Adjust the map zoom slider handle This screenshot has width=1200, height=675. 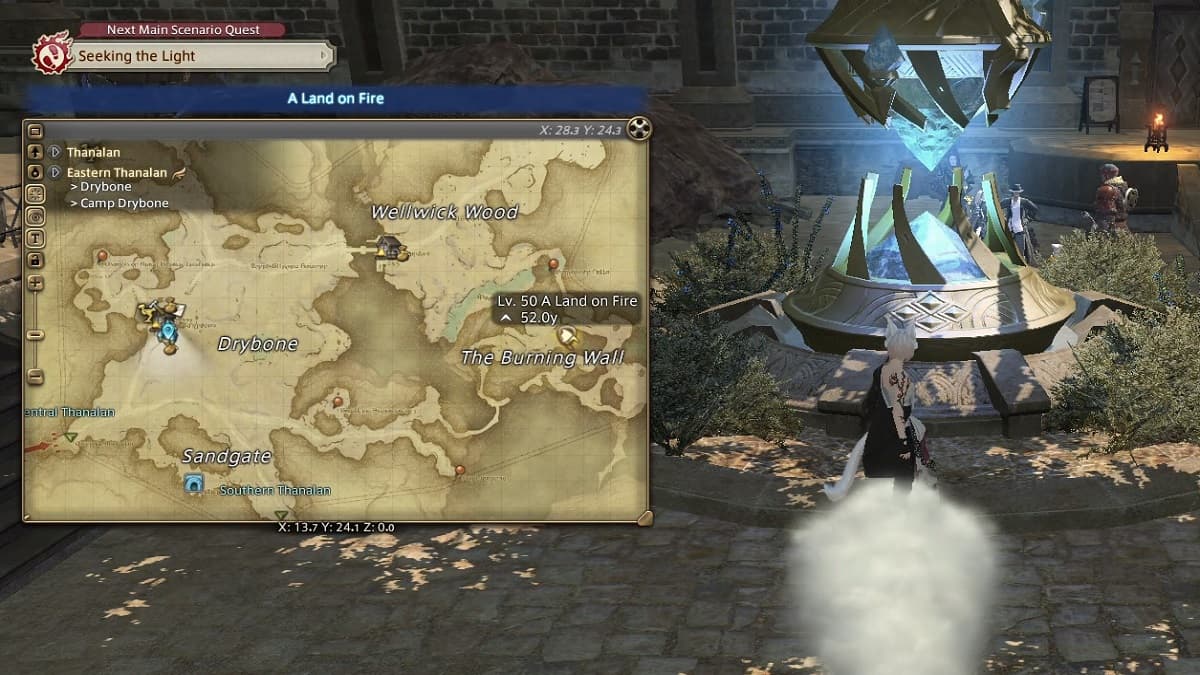36,335
